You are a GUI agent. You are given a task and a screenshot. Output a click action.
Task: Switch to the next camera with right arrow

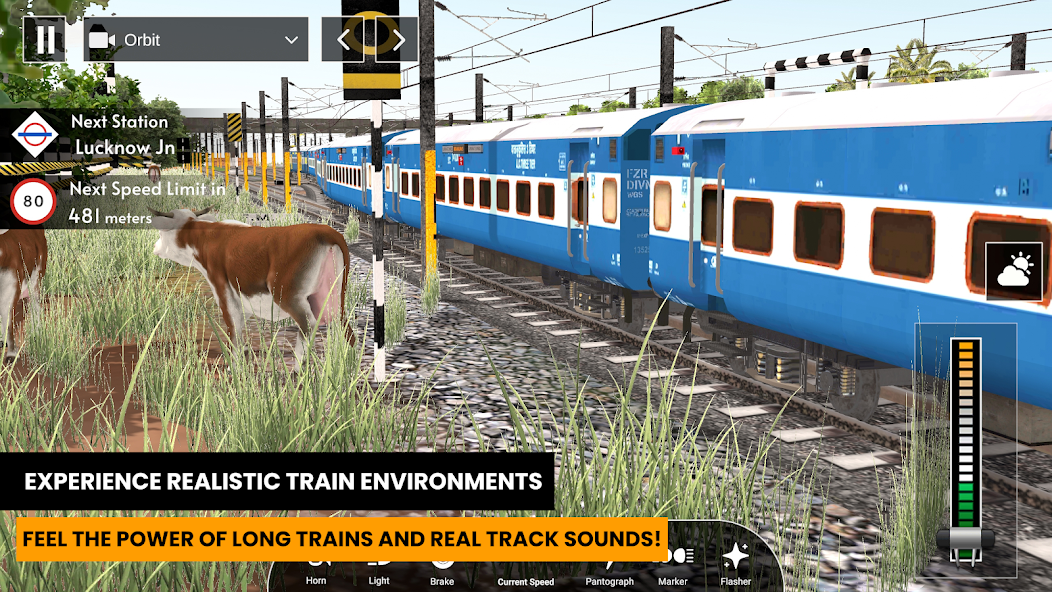[398, 40]
